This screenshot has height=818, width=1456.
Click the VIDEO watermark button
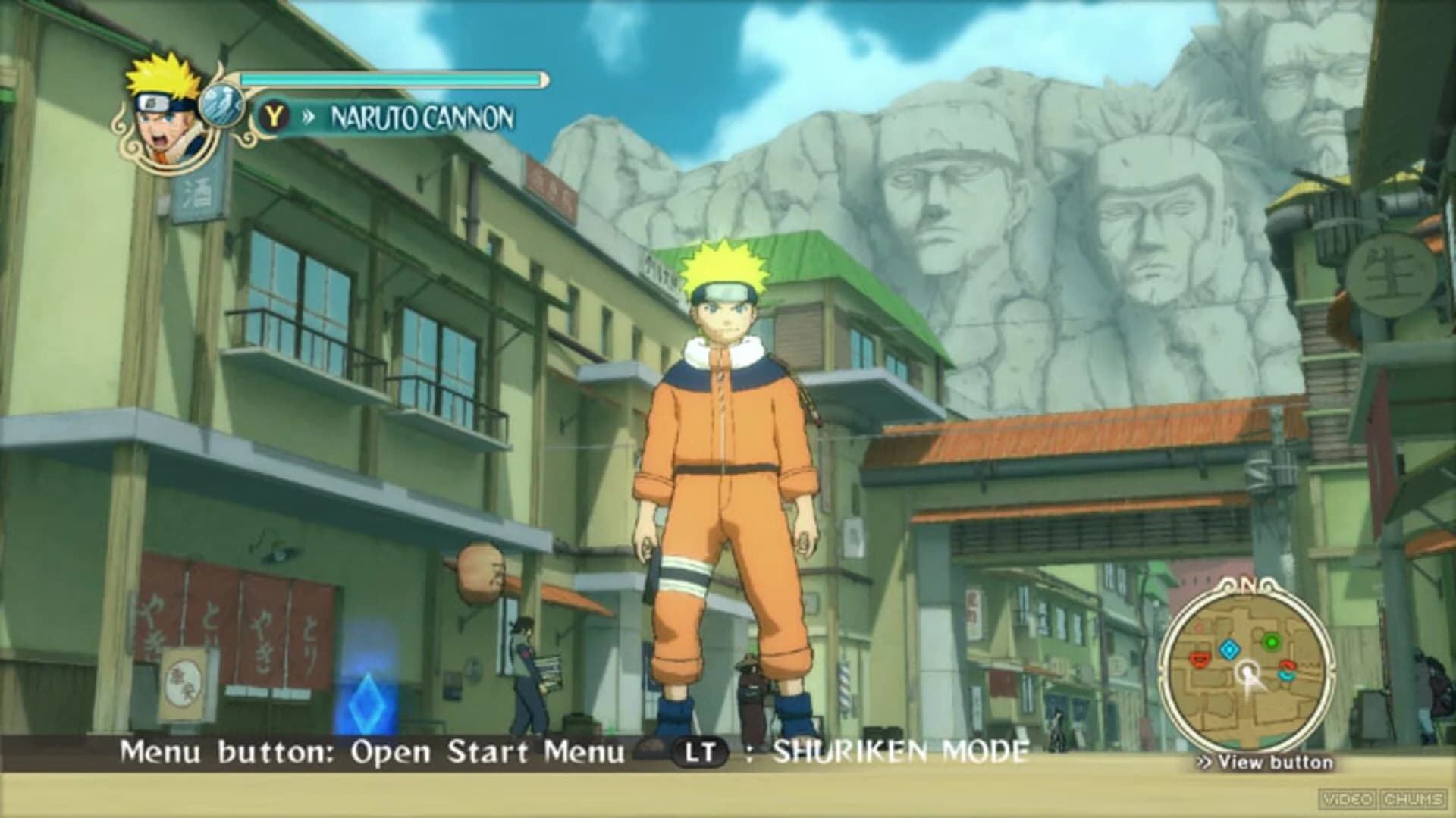(x=1349, y=801)
